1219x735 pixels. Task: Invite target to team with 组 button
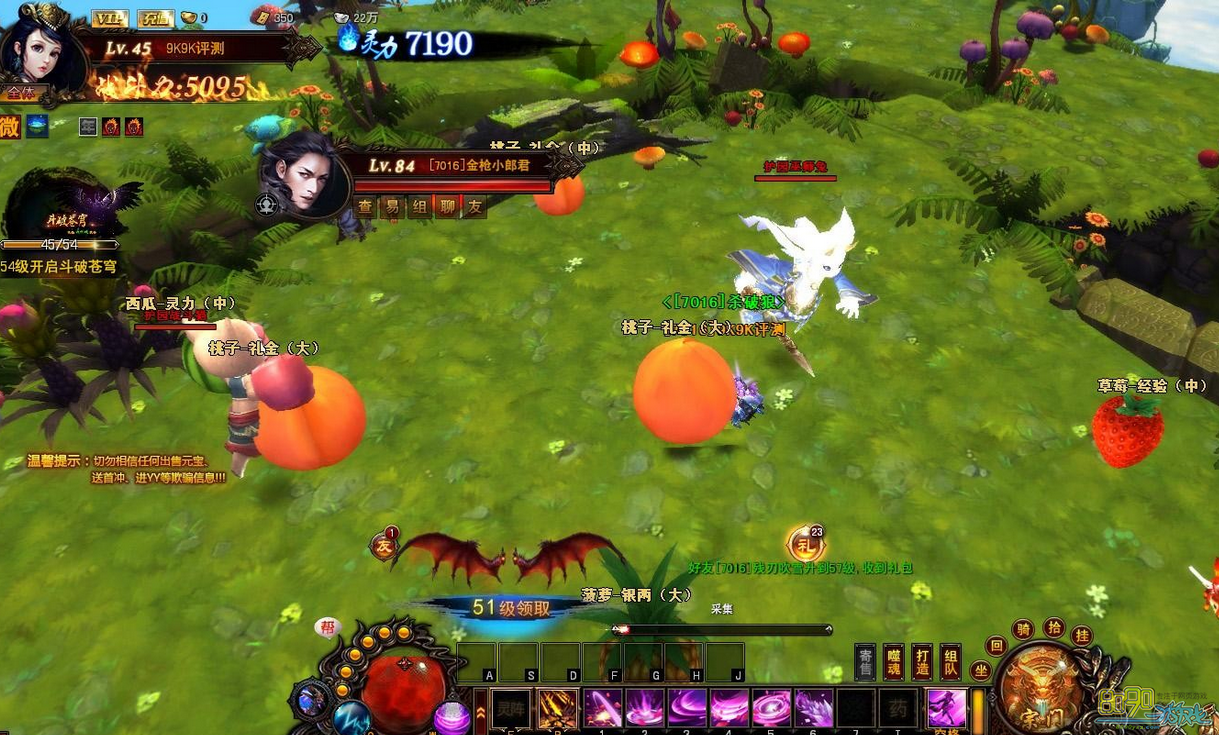coord(420,206)
